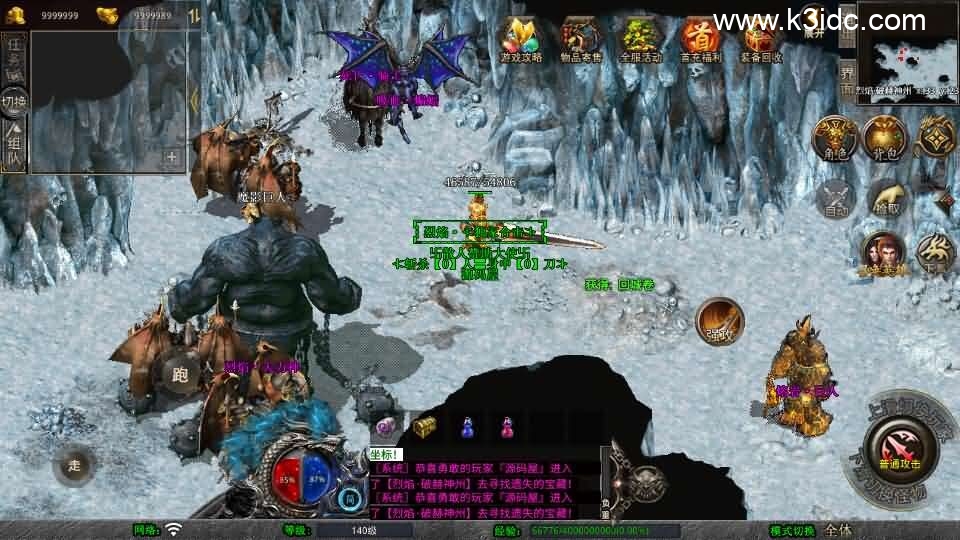Open the two-character portrait icon
This screenshot has width=960, height=540.
click(x=884, y=252)
